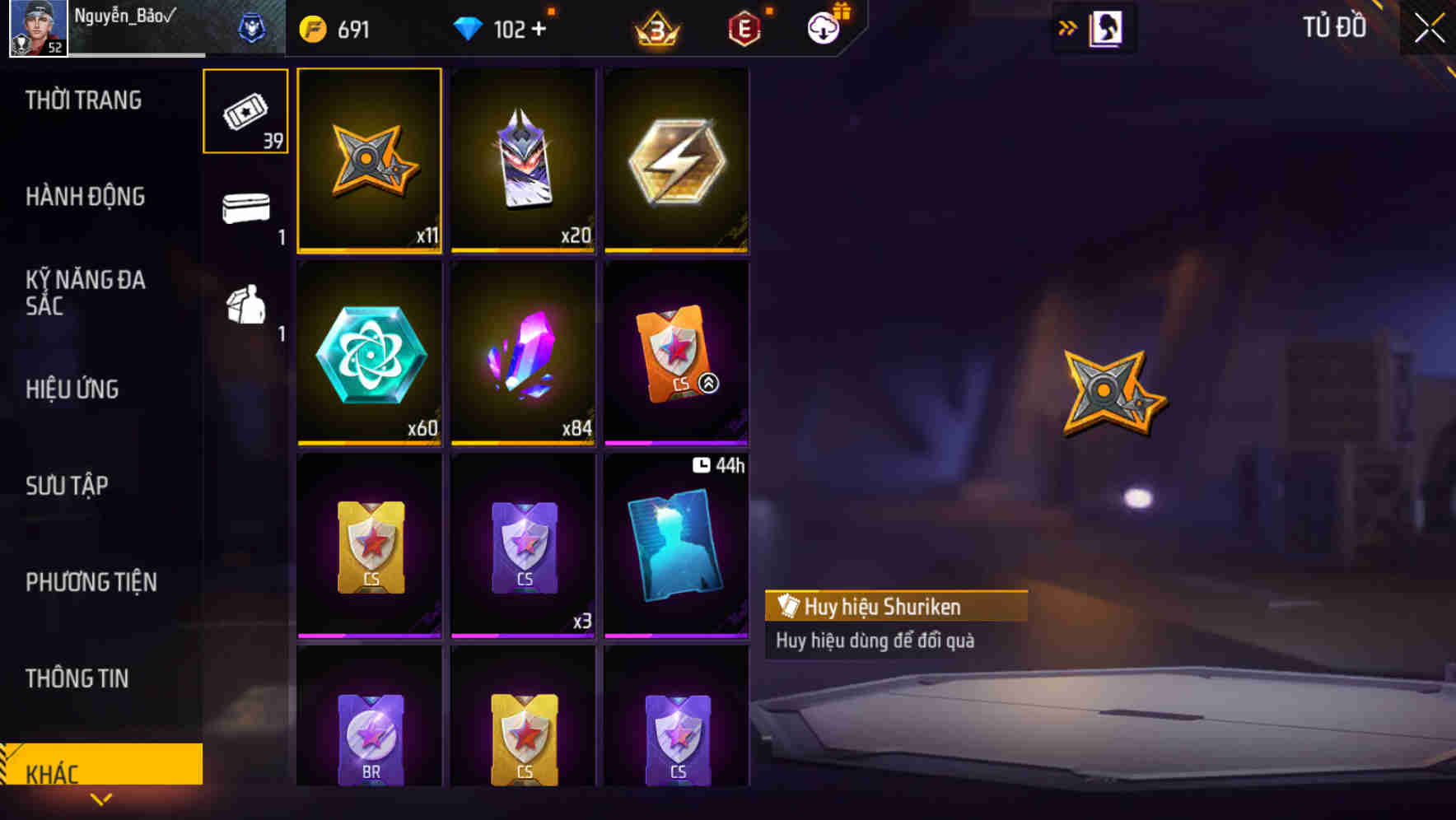Switch to the HIỆU ỨNG tab
This screenshot has height=820, width=1456.
74,389
